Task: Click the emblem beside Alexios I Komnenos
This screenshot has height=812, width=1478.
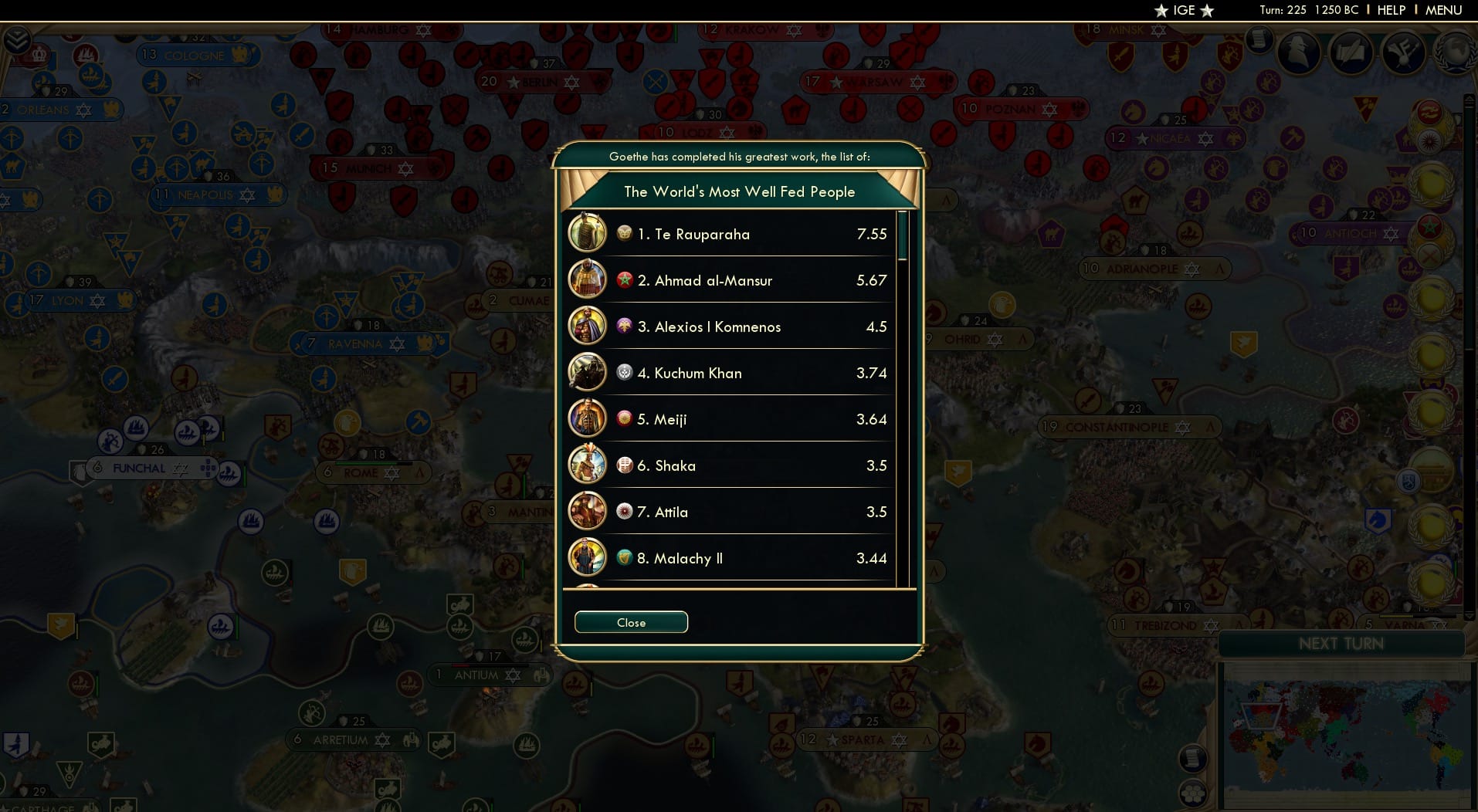Action: coord(624,326)
